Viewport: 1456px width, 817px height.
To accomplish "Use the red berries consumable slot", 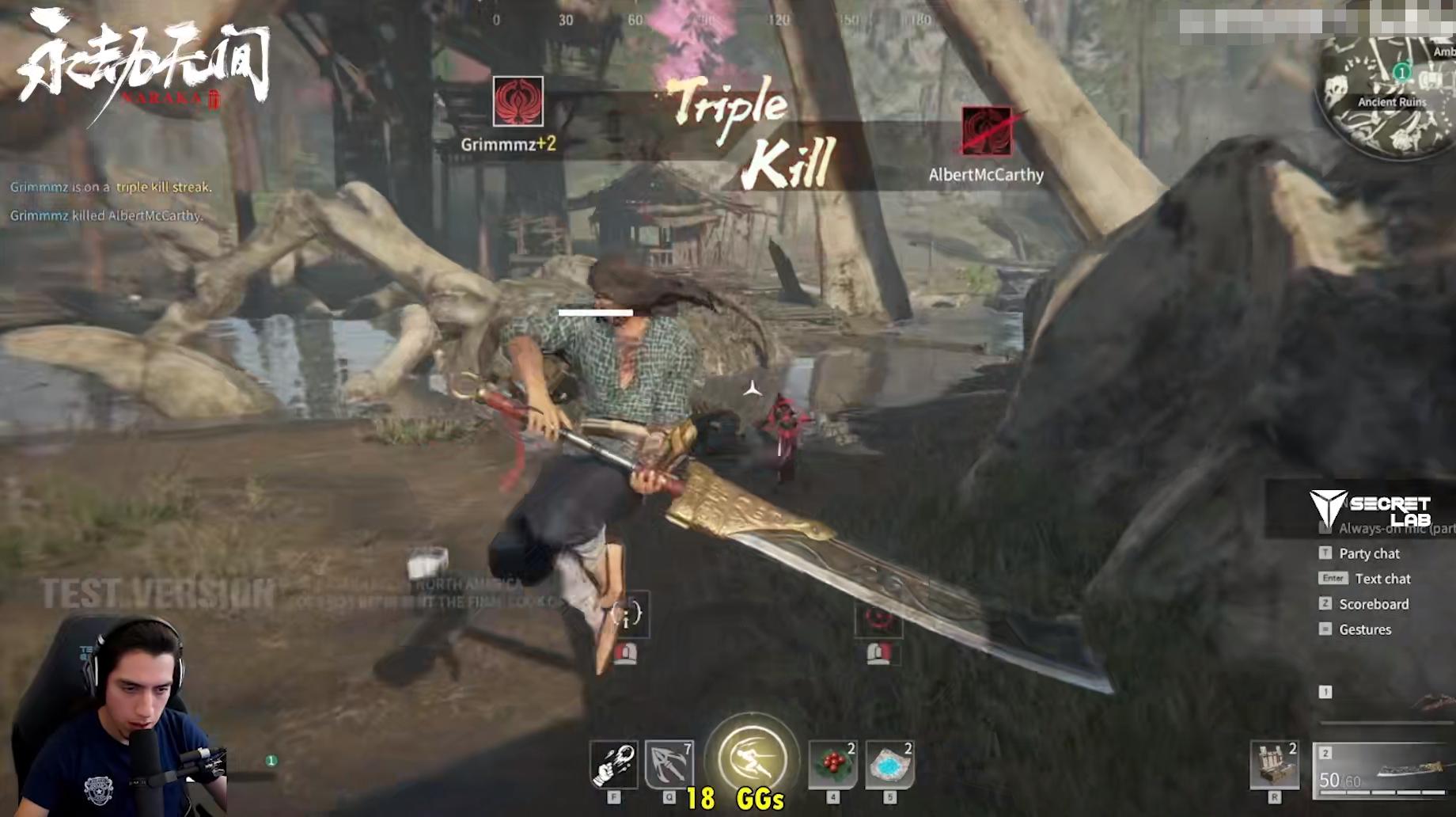I will (832, 765).
